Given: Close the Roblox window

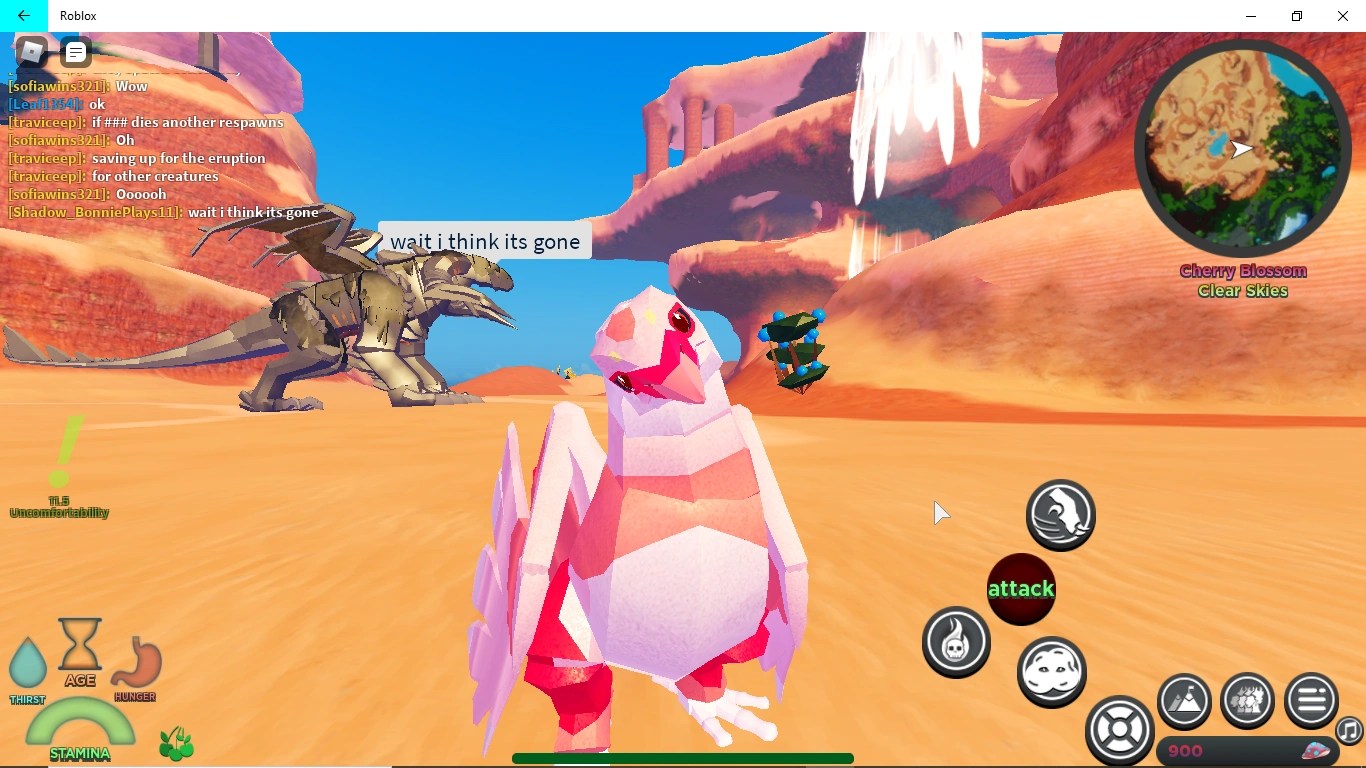Looking at the screenshot, I should (1343, 16).
